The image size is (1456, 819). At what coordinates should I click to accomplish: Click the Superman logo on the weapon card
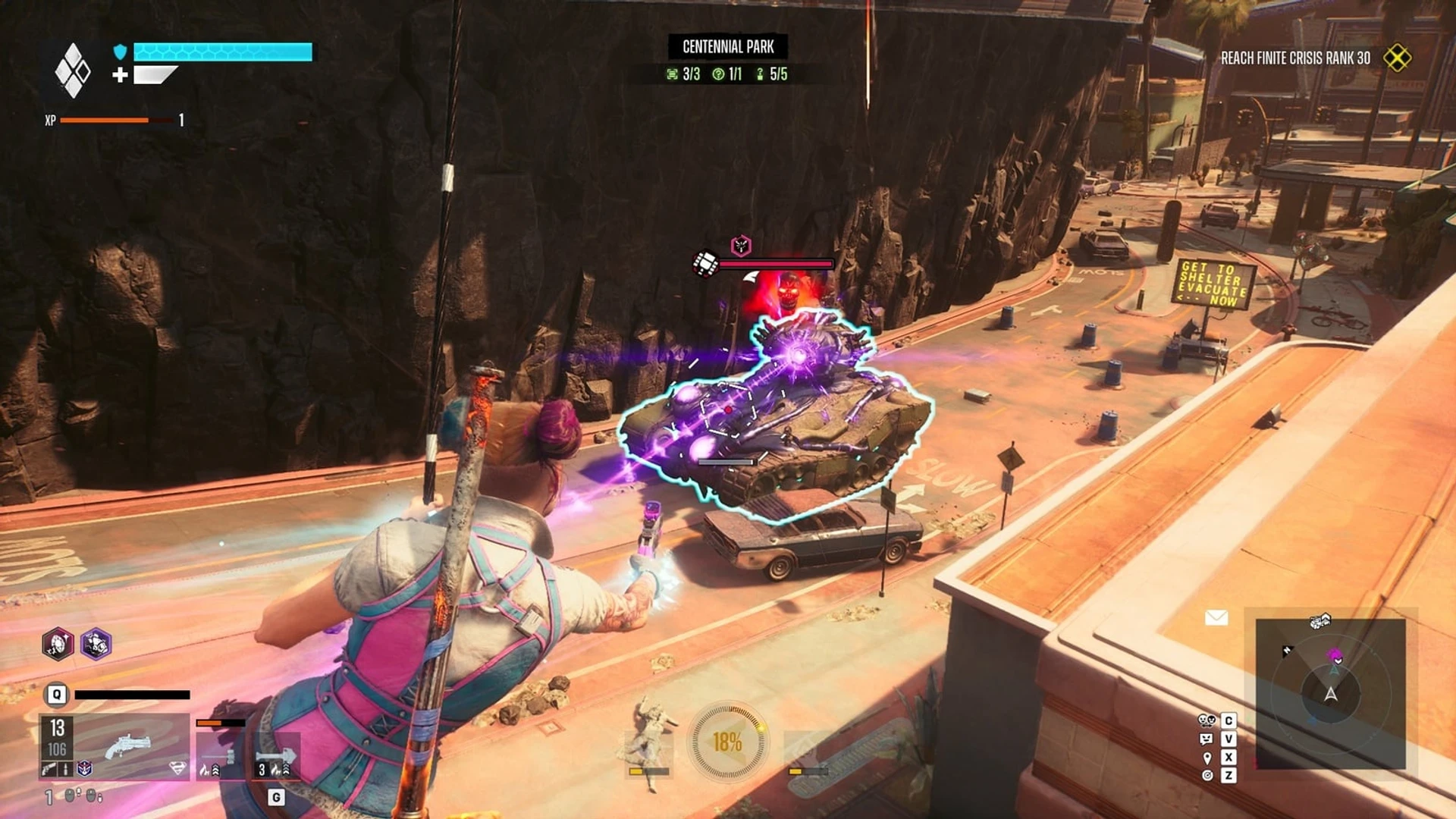point(177,768)
